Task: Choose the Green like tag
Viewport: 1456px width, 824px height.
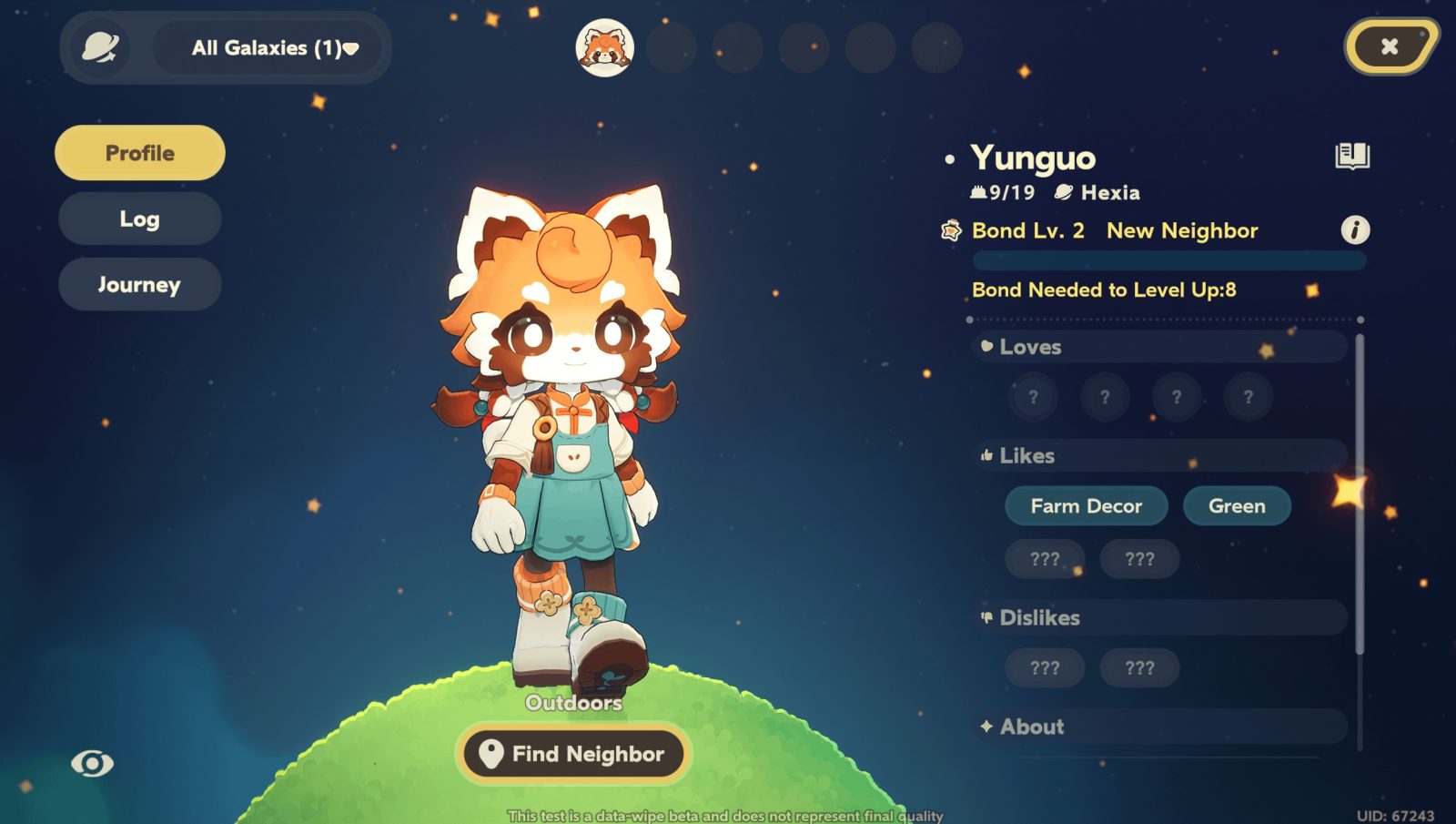Action: [1237, 506]
